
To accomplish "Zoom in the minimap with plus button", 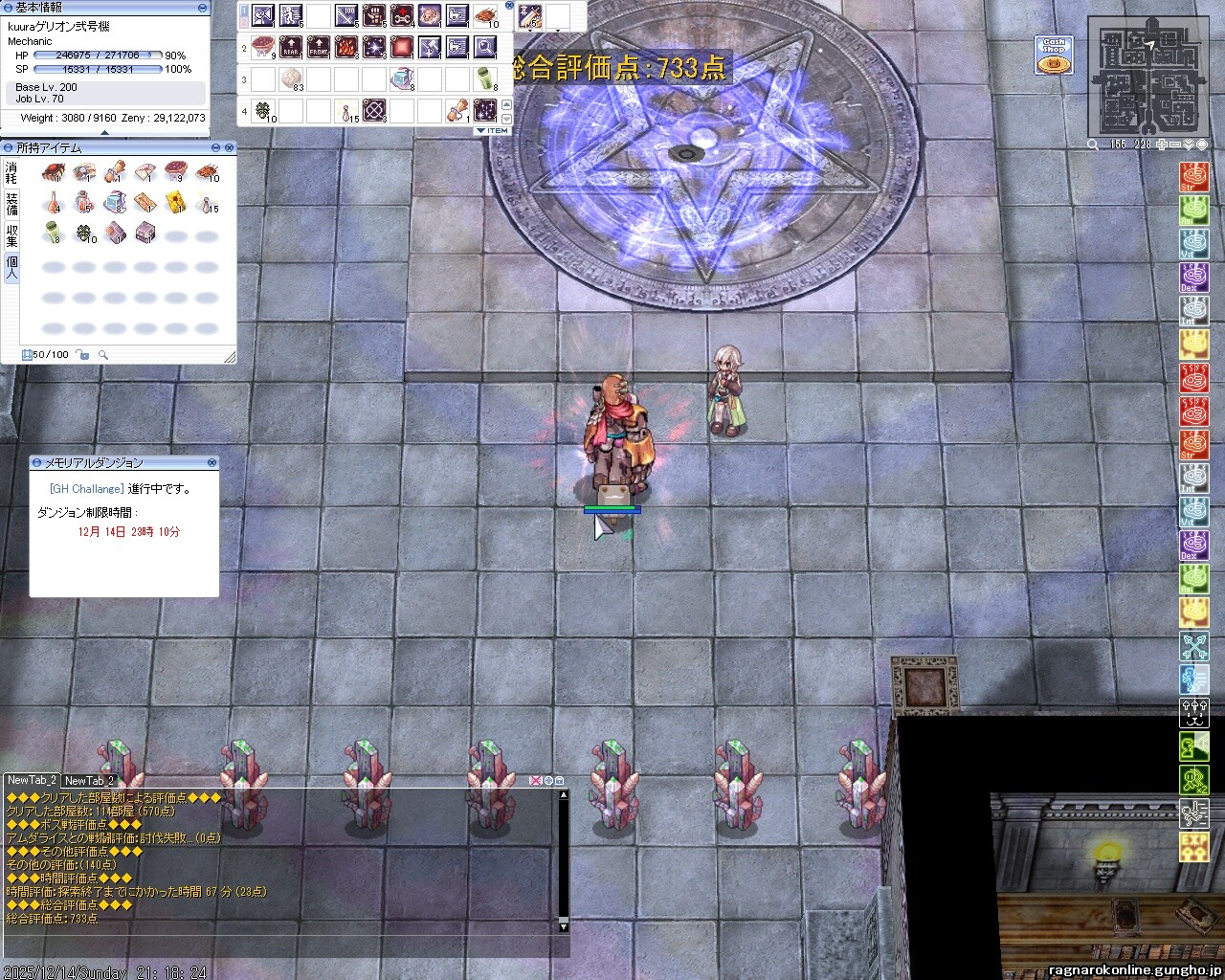I will (1162, 145).
